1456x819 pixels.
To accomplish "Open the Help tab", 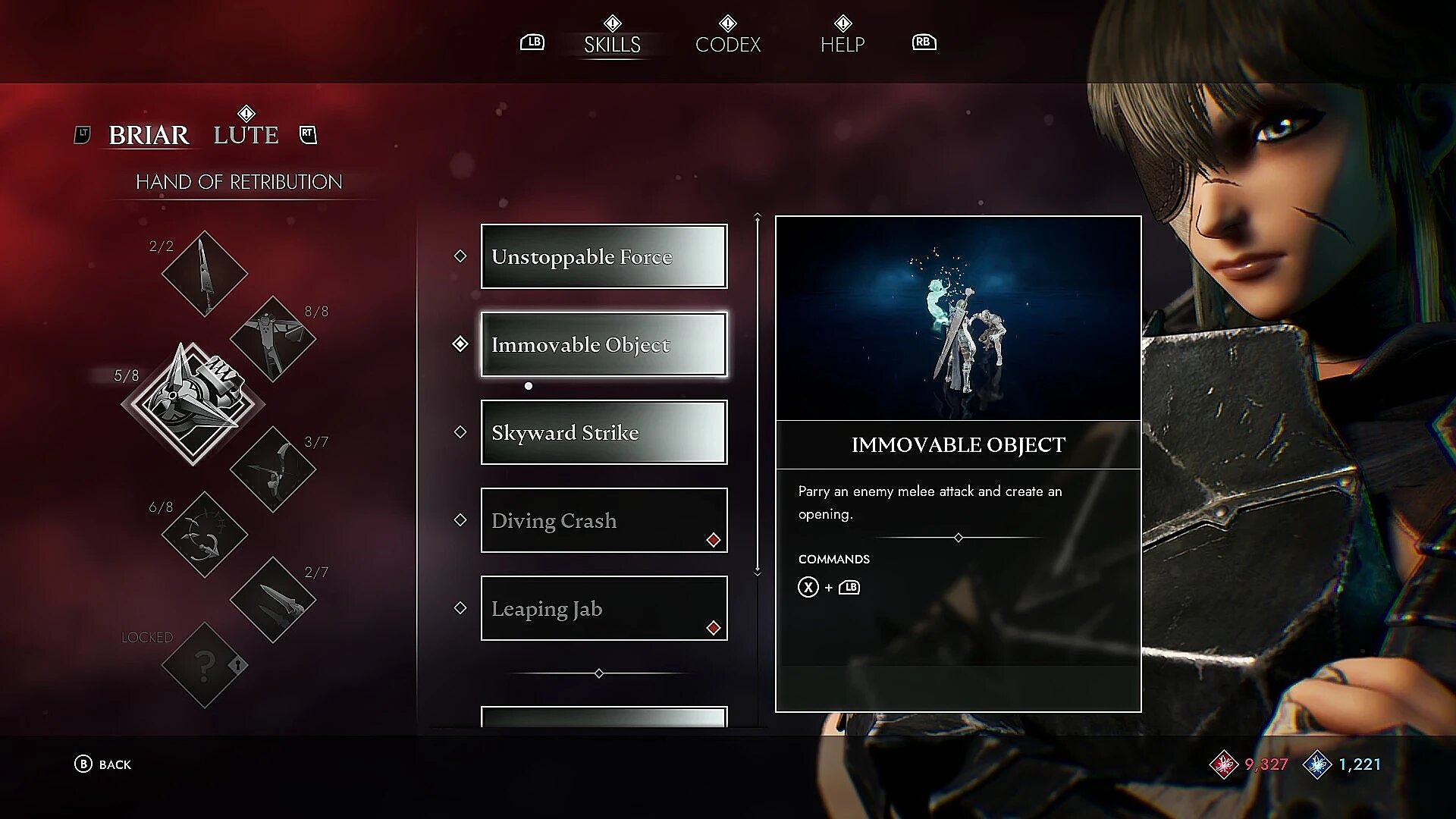I will [x=842, y=44].
